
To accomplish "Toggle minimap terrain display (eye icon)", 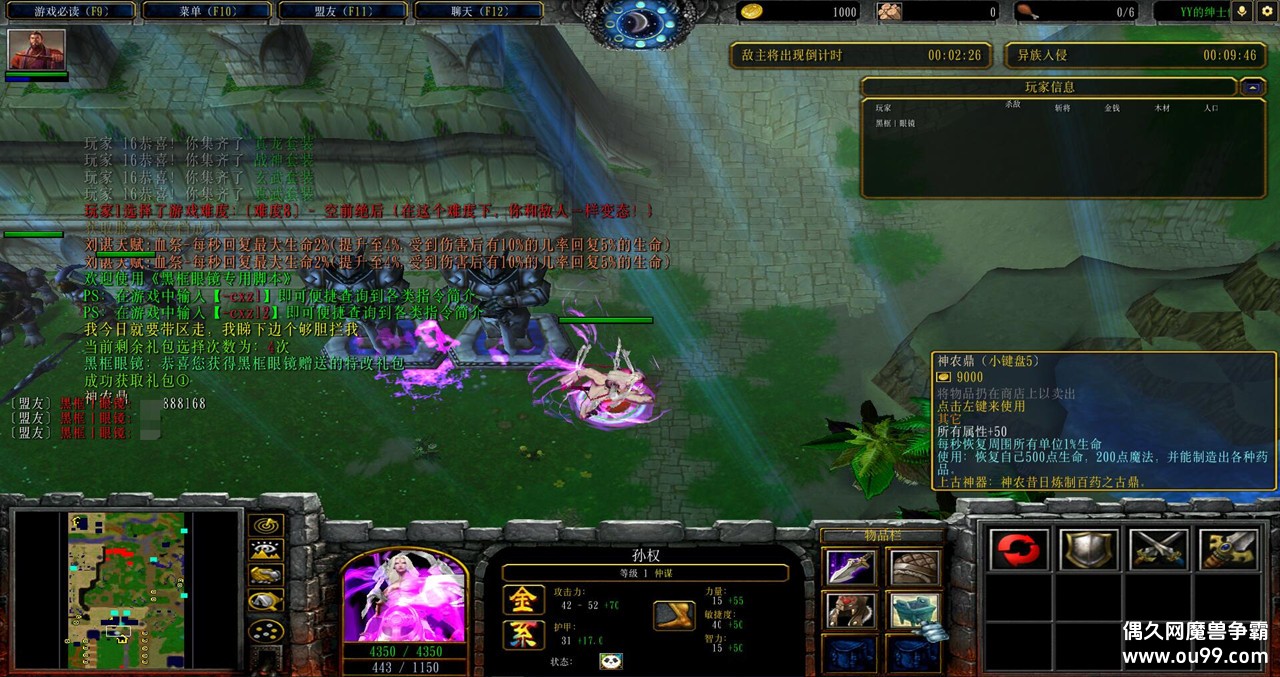I will (x=265, y=550).
